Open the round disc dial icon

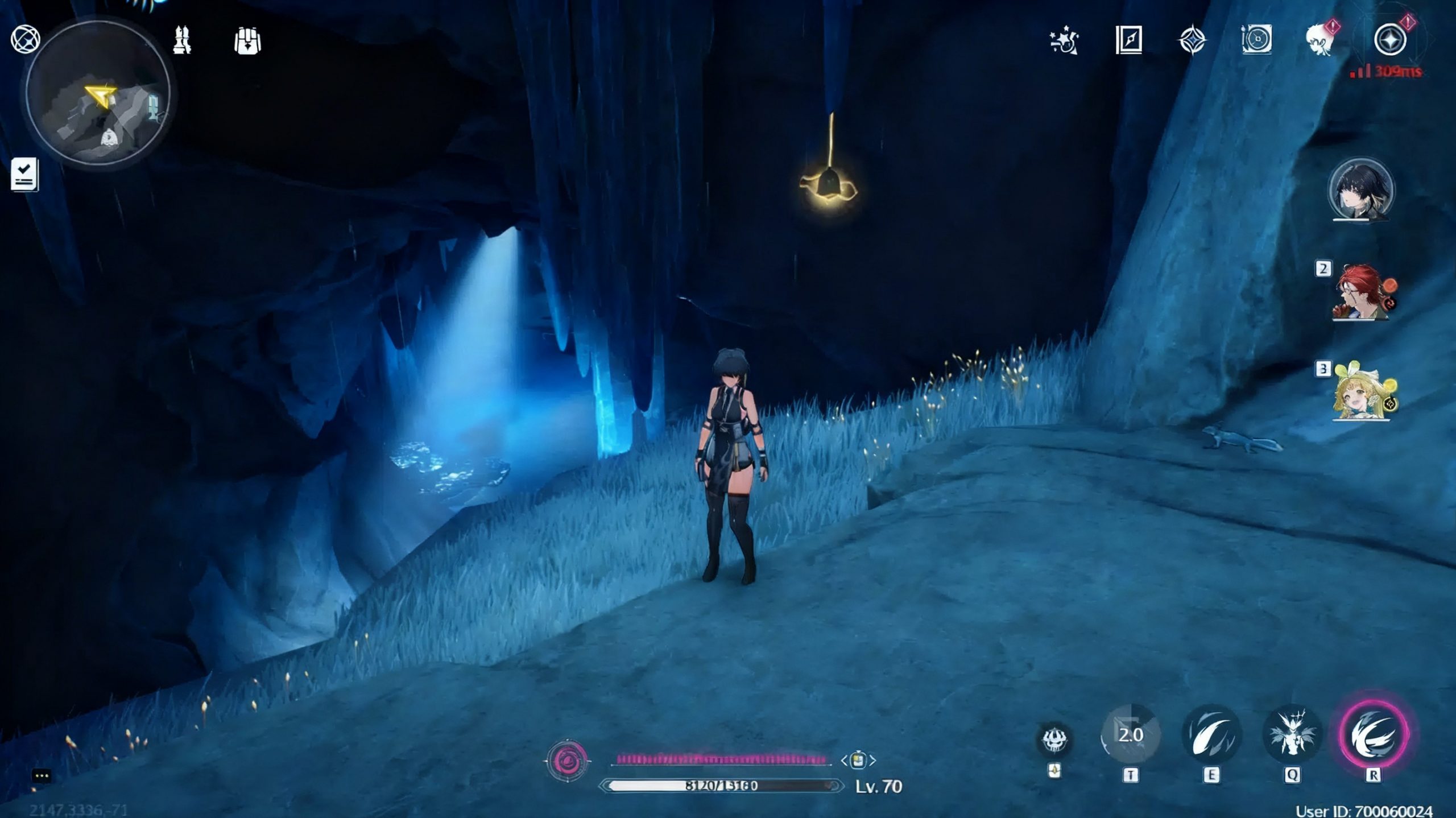click(1256, 40)
